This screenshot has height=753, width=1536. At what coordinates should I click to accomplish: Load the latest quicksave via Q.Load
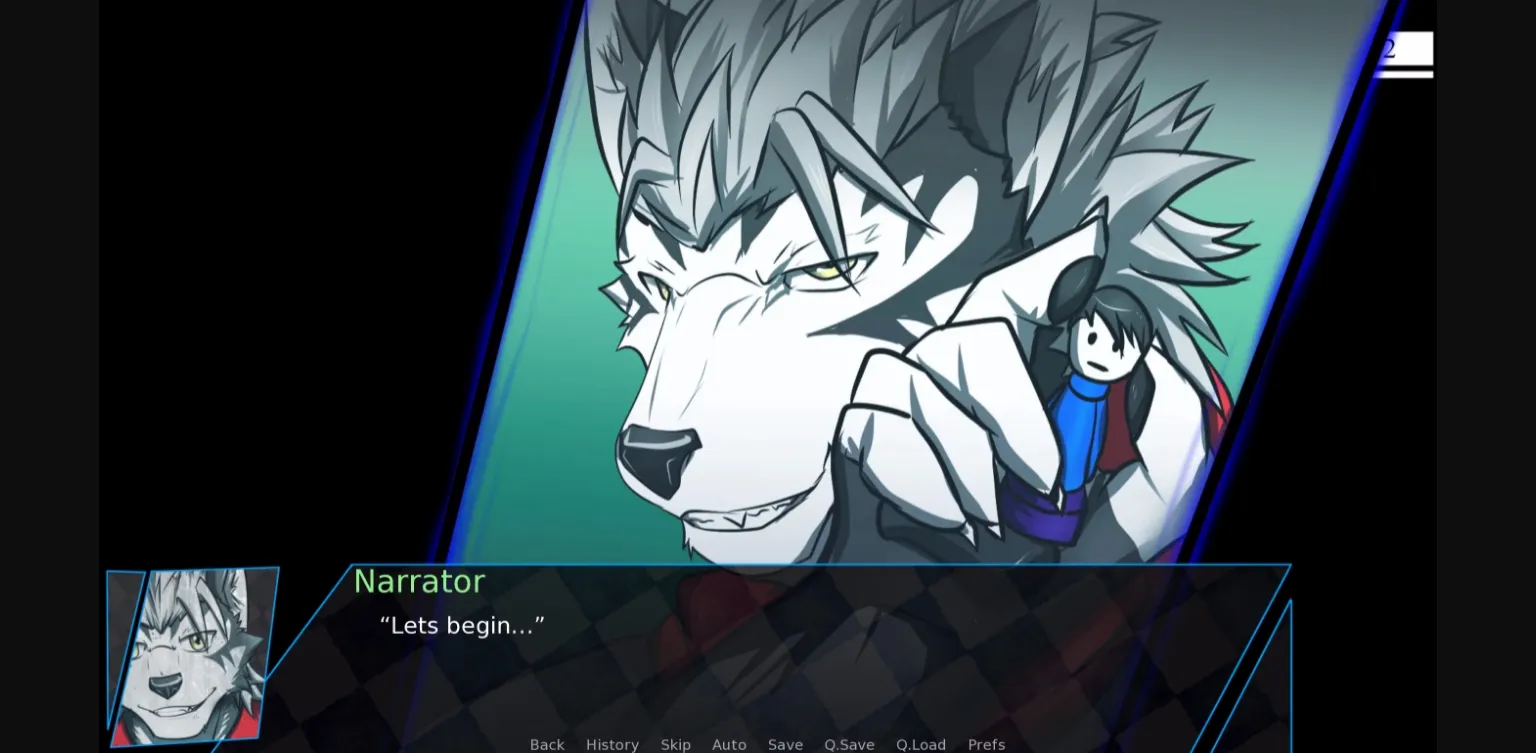tap(920, 744)
